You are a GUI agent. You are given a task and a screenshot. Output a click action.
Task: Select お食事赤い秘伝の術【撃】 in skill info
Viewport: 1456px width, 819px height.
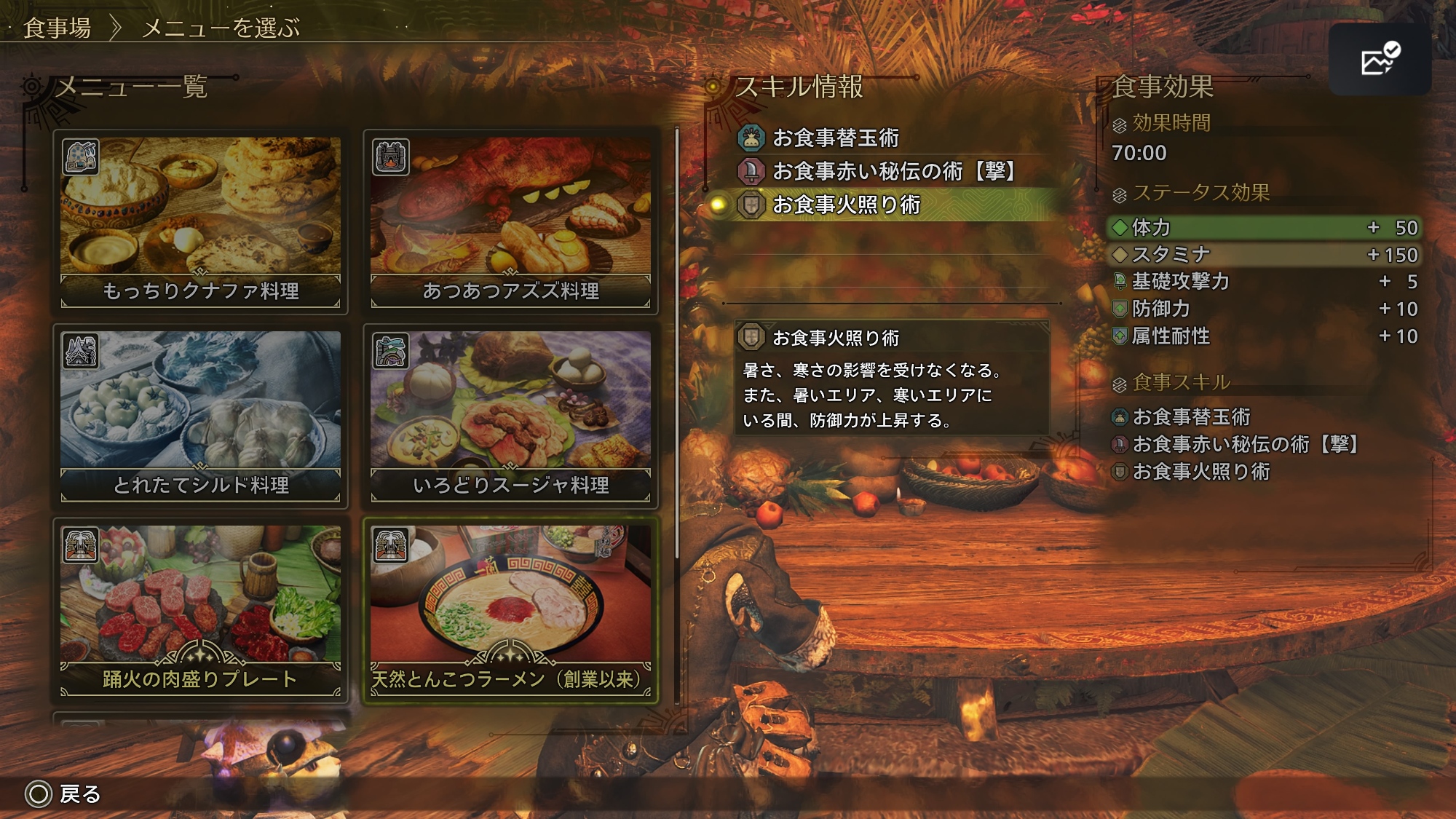[x=893, y=171]
